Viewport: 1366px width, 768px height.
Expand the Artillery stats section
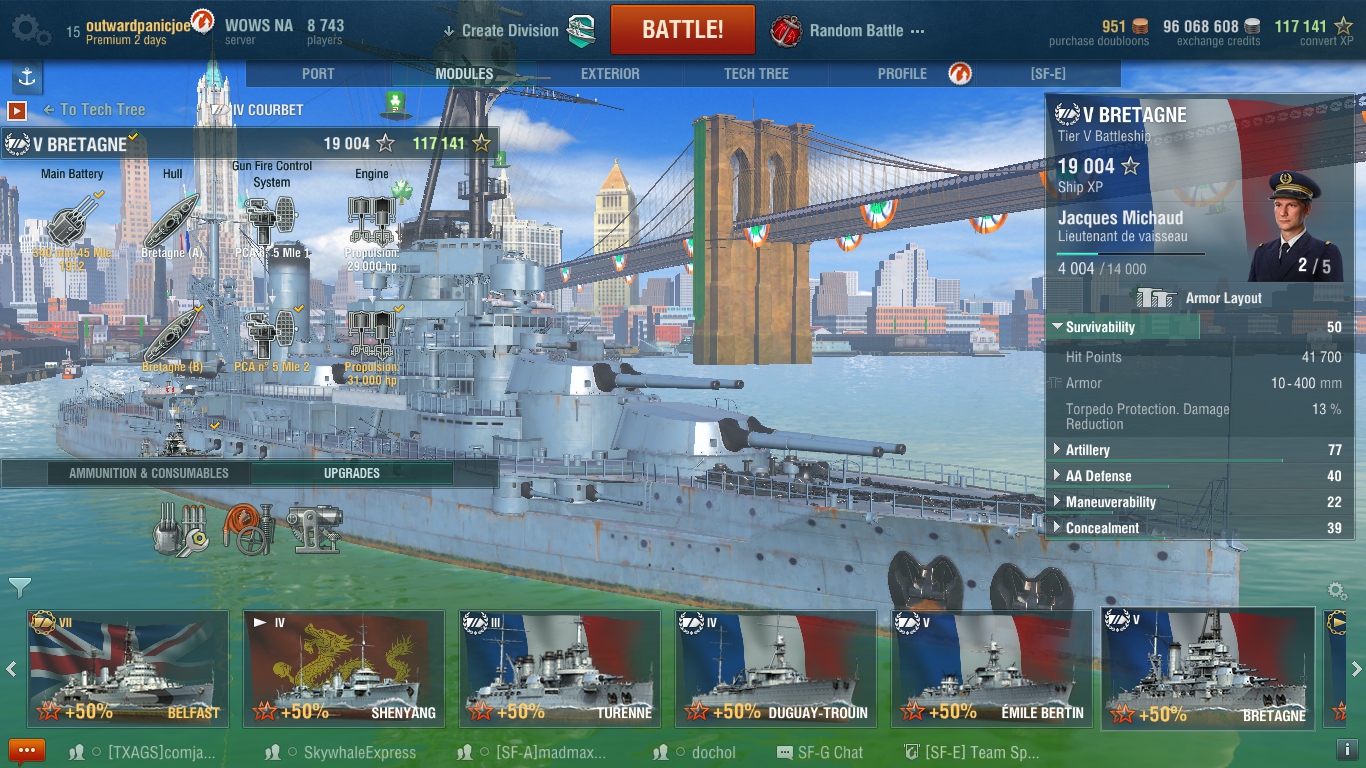(x=1087, y=450)
